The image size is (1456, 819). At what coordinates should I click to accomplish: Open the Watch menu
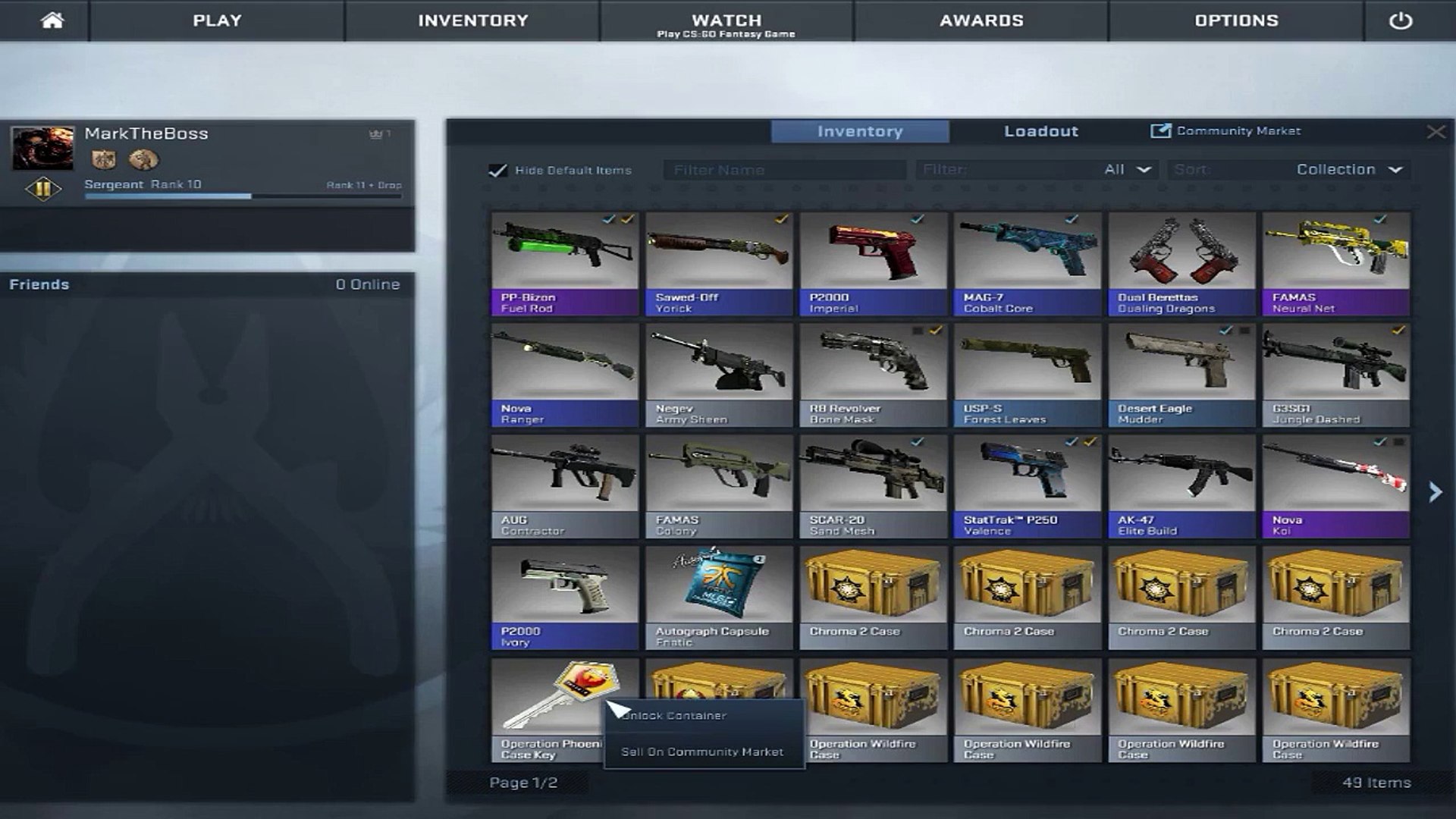726,20
